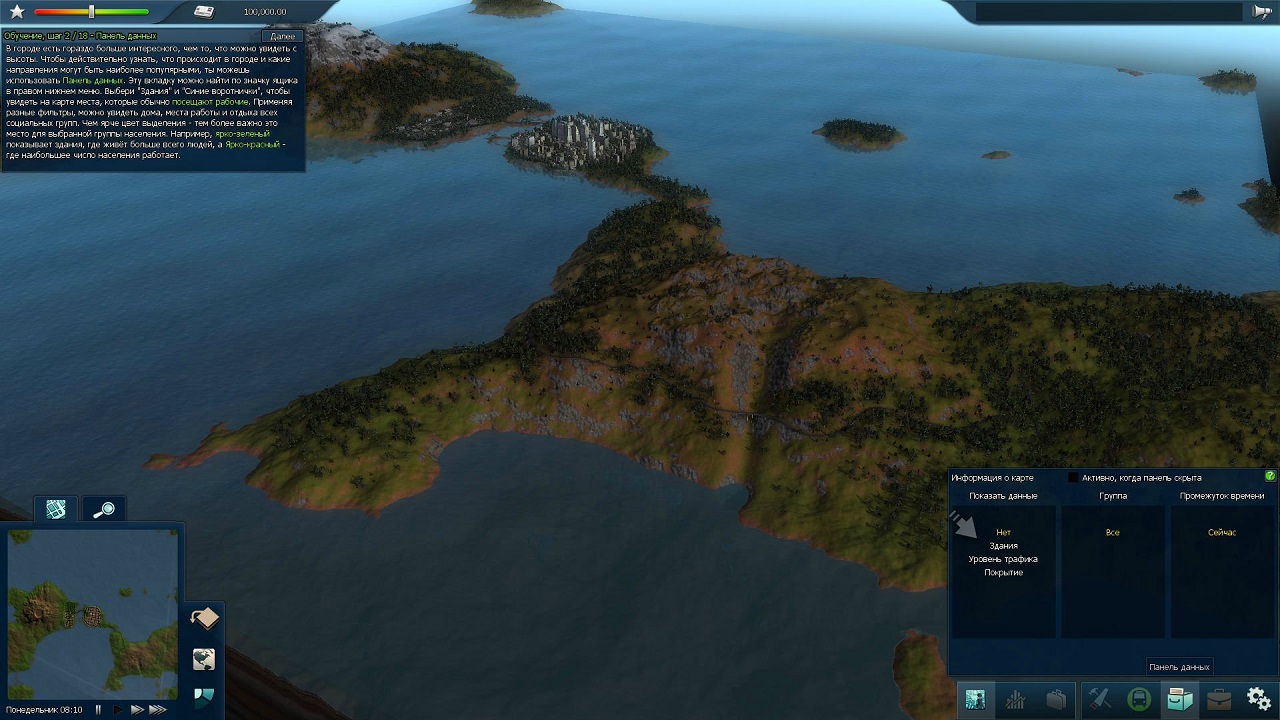
Task: Open the magnifying glass search tab
Action: [103, 510]
